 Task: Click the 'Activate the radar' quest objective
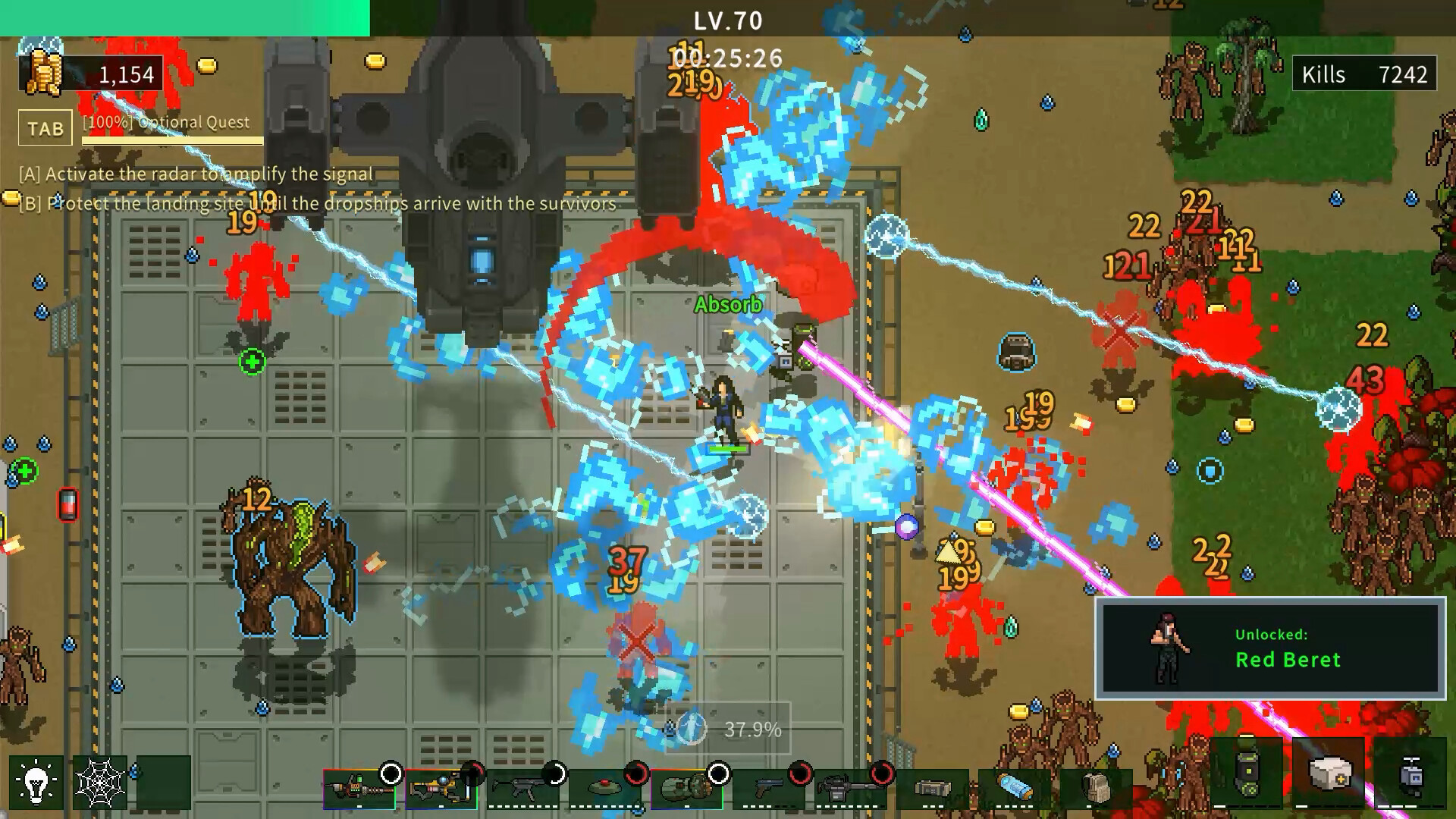pos(194,174)
